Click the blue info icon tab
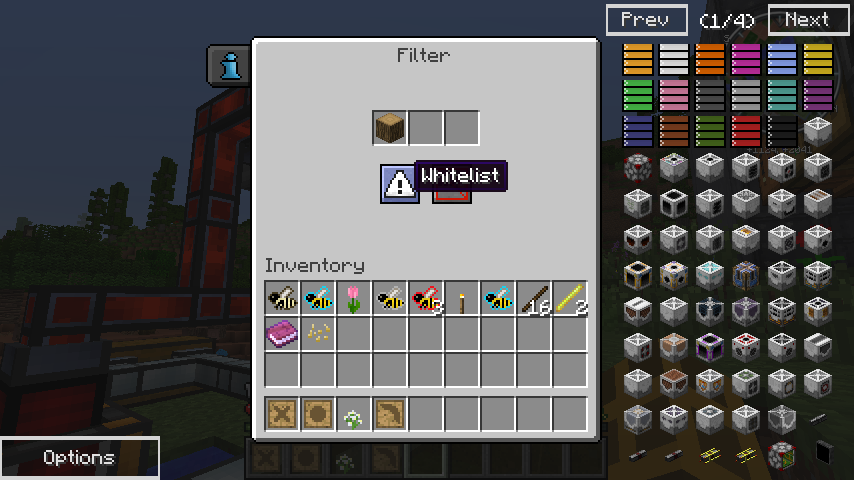 point(231,66)
